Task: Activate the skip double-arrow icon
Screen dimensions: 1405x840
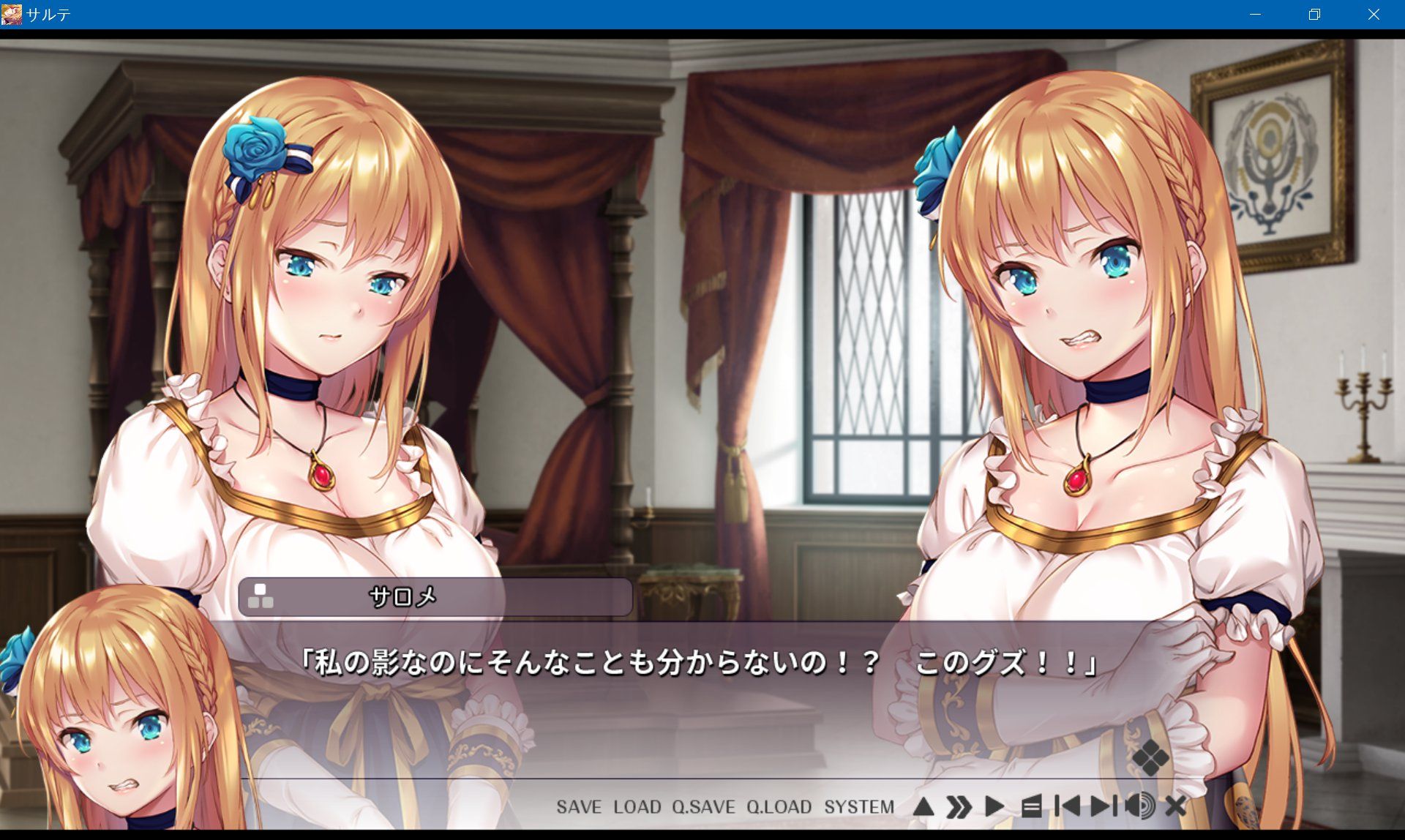Action: tap(960, 806)
